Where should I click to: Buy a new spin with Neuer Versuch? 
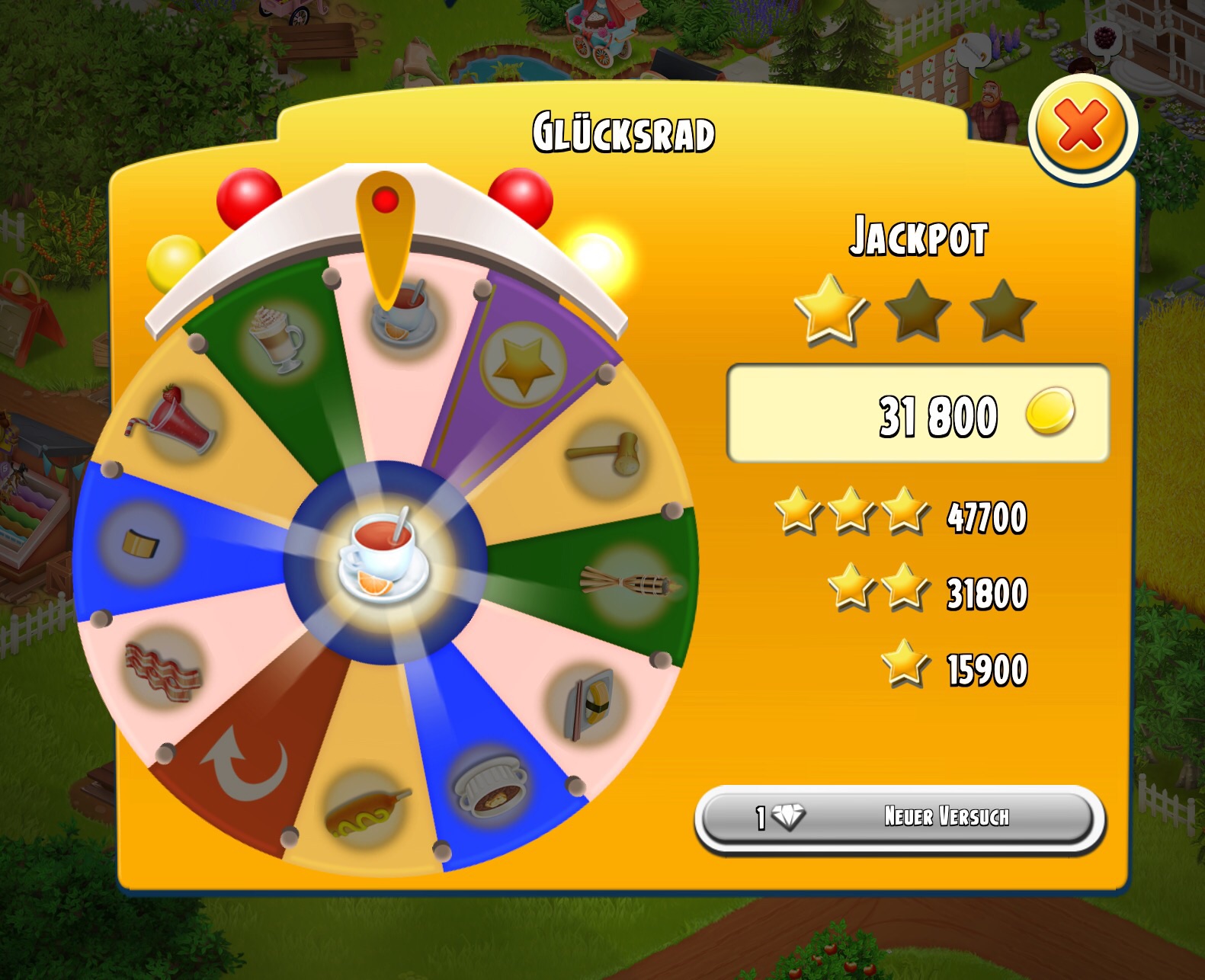pos(899,818)
